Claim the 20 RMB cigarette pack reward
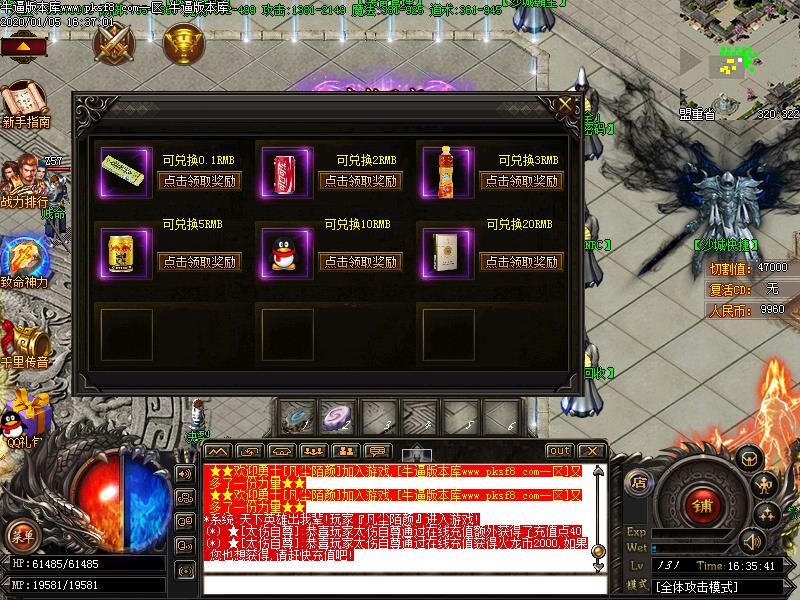The width and height of the screenshot is (800, 600). point(521,262)
